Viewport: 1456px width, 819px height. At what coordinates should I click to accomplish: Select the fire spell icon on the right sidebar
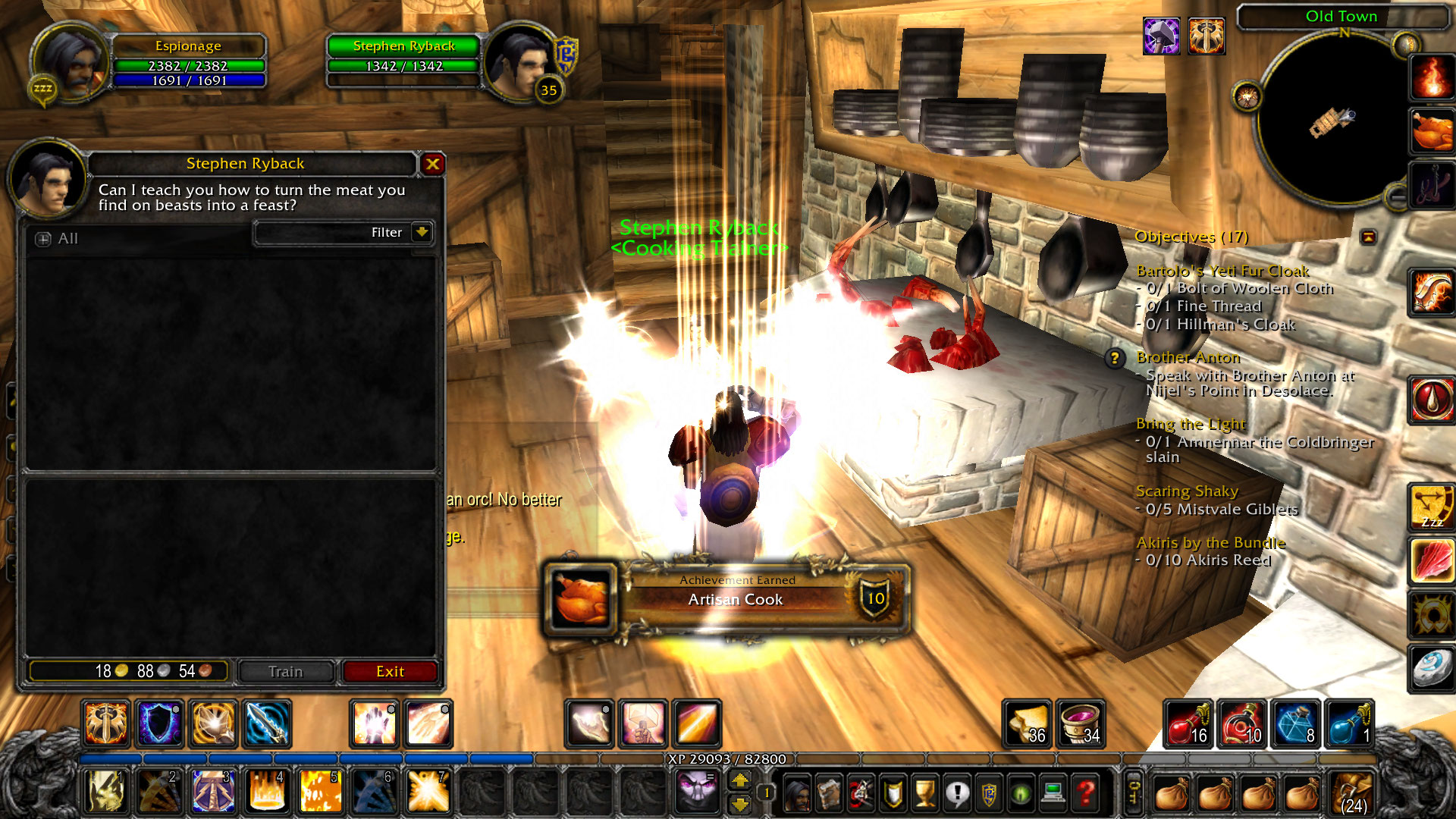(1432, 76)
